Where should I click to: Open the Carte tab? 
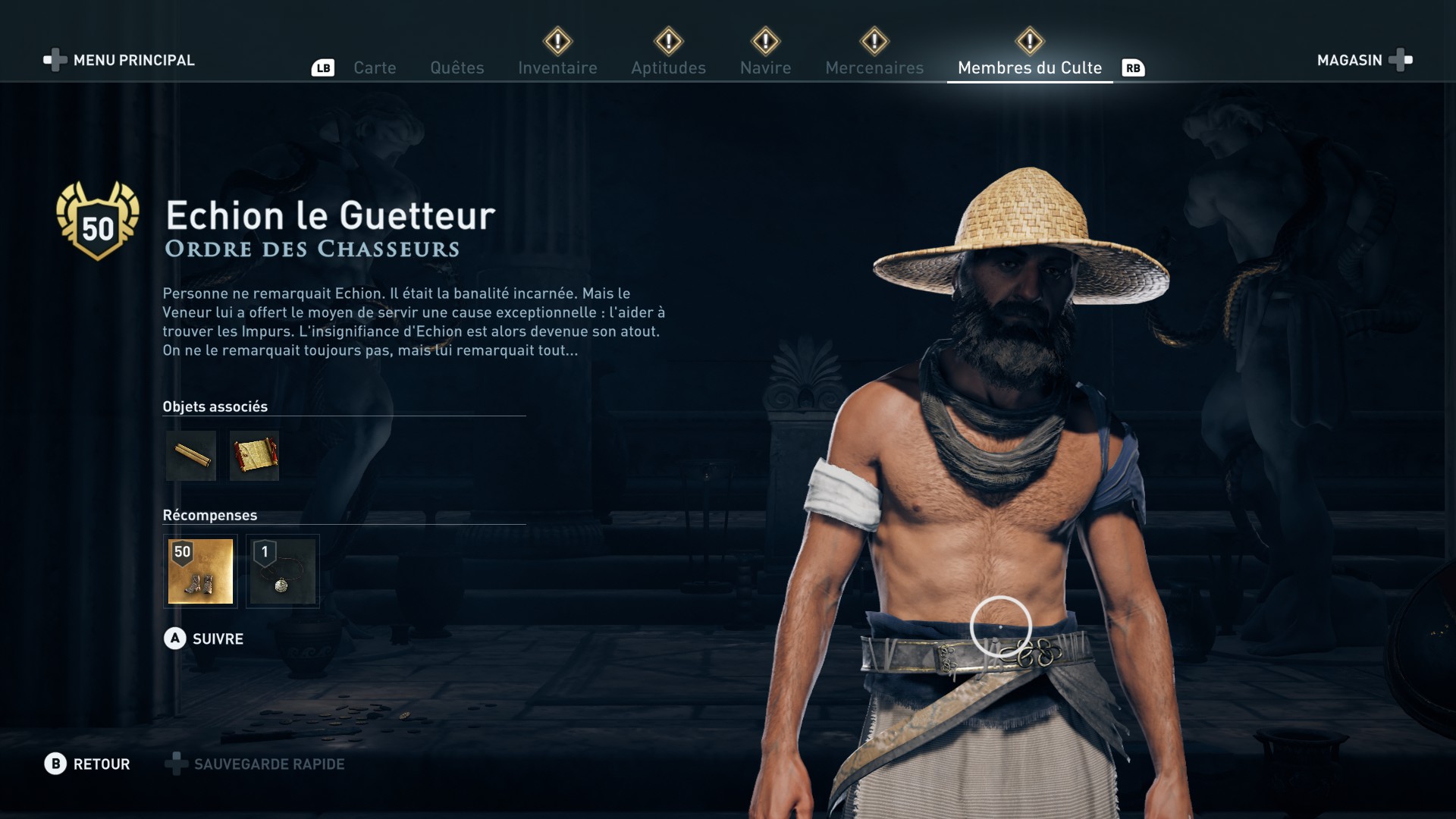tap(375, 67)
